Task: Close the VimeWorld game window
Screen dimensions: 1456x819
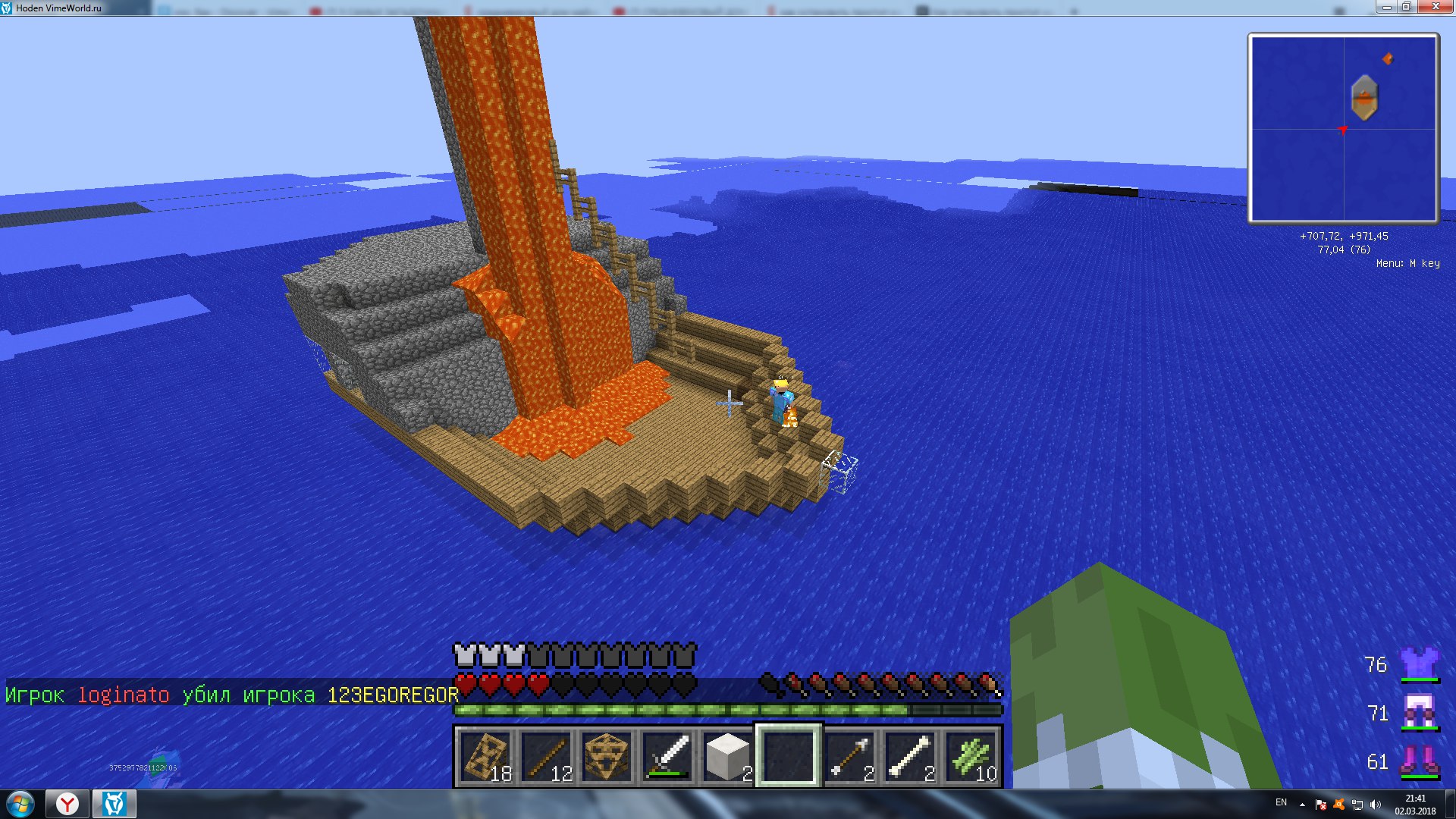Action: (1435, 7)
